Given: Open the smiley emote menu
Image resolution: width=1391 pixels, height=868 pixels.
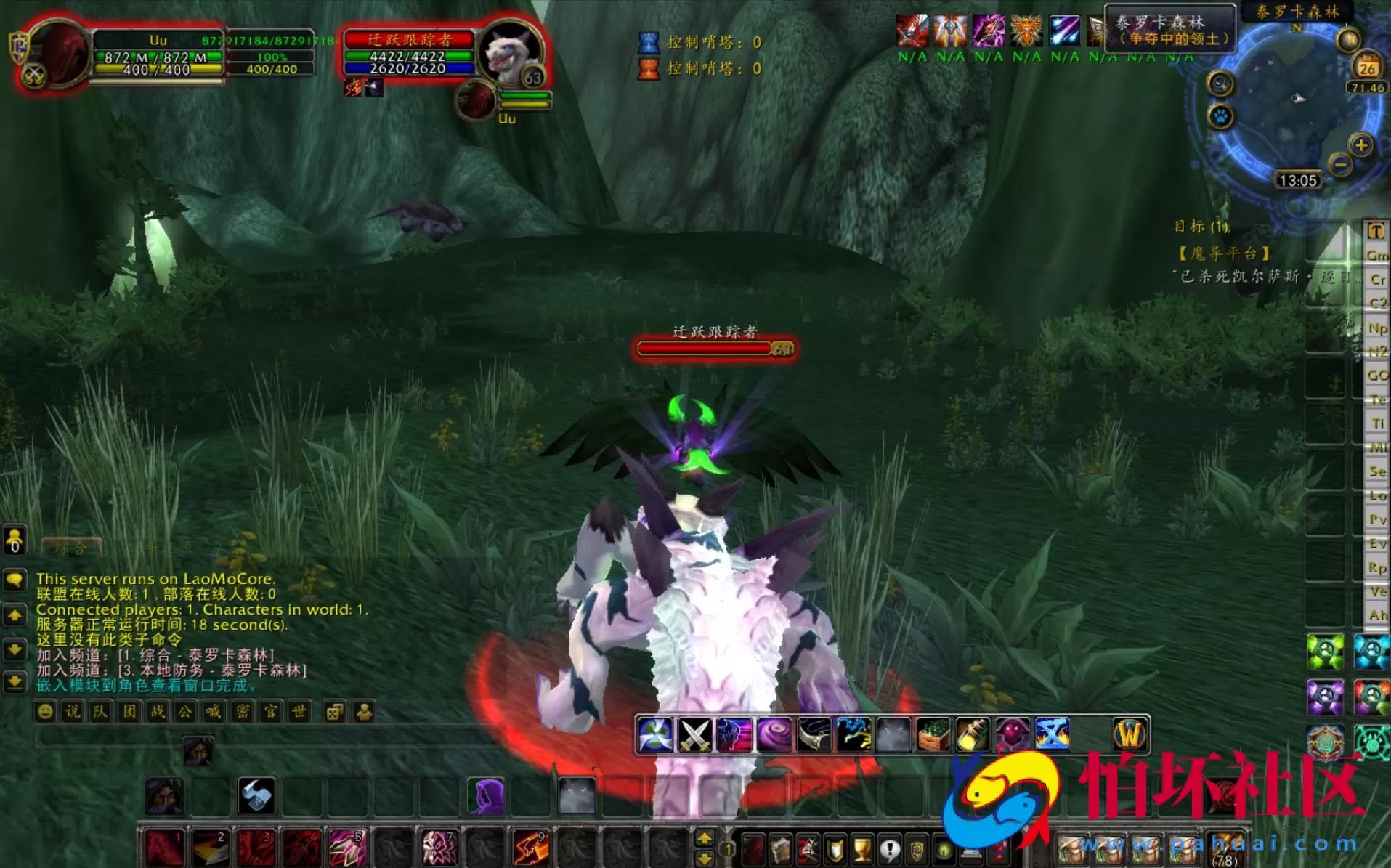Looking at the screenshot, I should (x=46, y=712).
